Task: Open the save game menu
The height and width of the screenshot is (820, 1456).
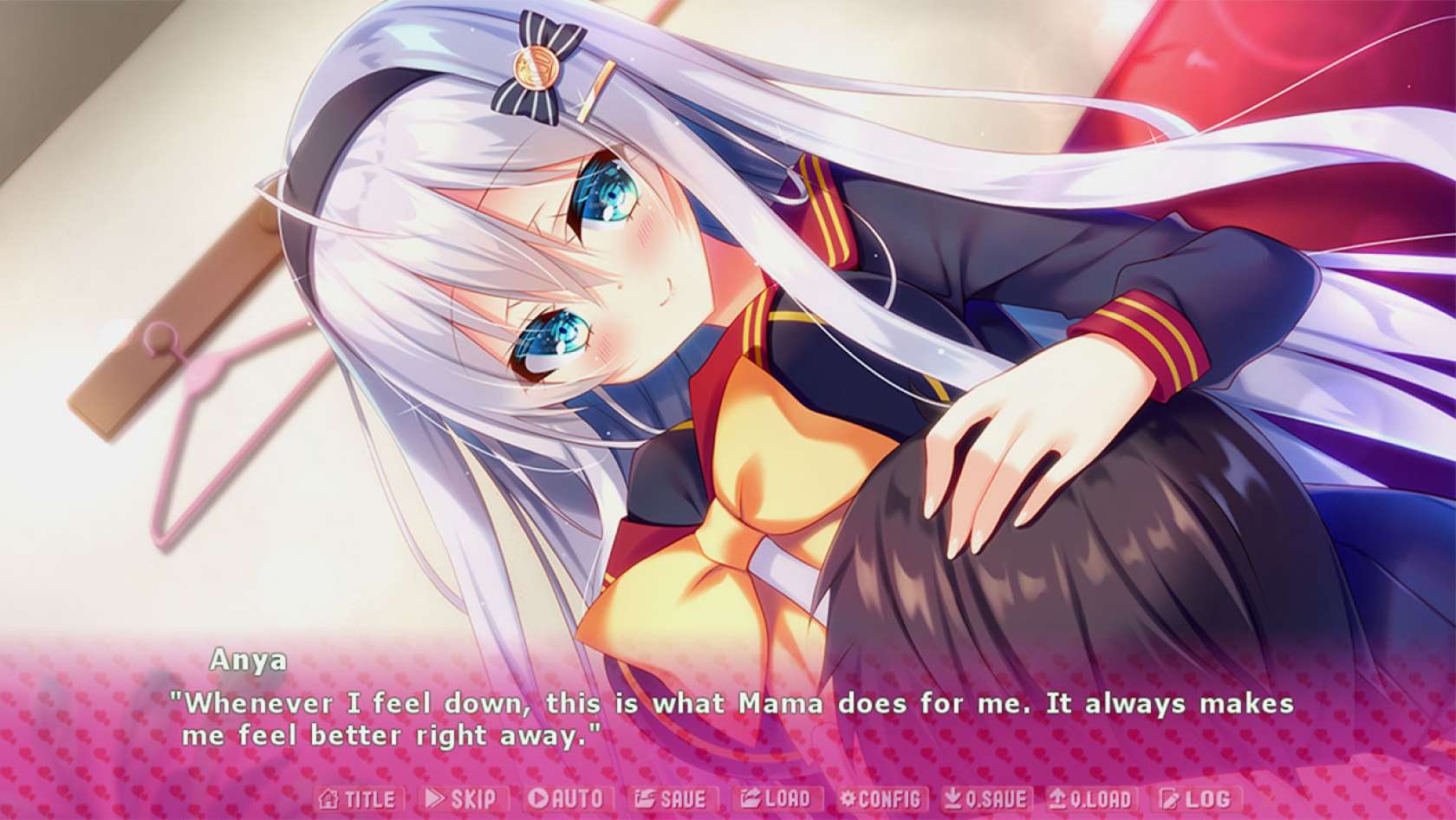Action: (x=672, y=799)
